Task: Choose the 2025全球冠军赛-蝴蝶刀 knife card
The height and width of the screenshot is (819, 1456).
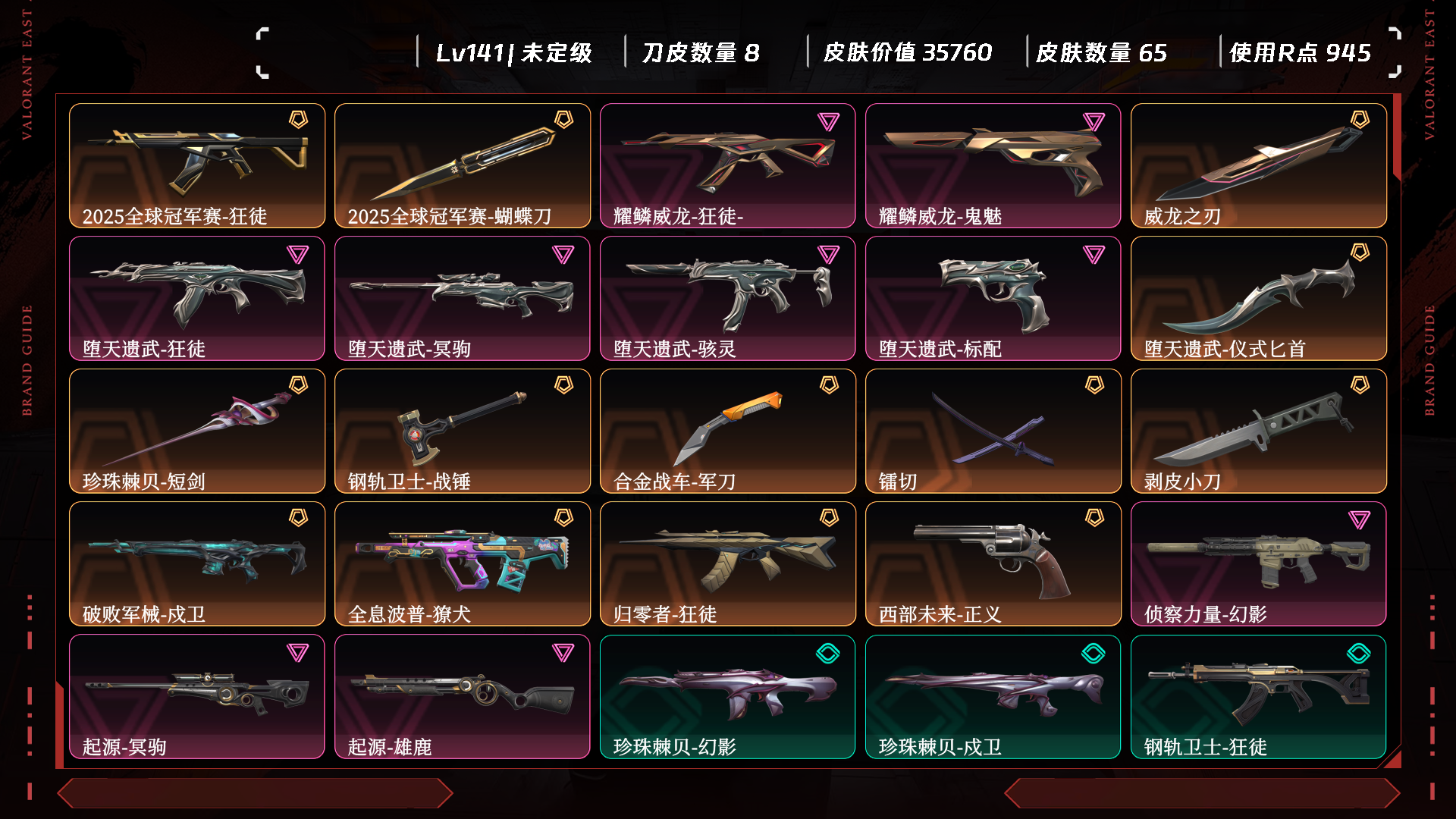Action: pyautogui.click(x=463, y=165)
